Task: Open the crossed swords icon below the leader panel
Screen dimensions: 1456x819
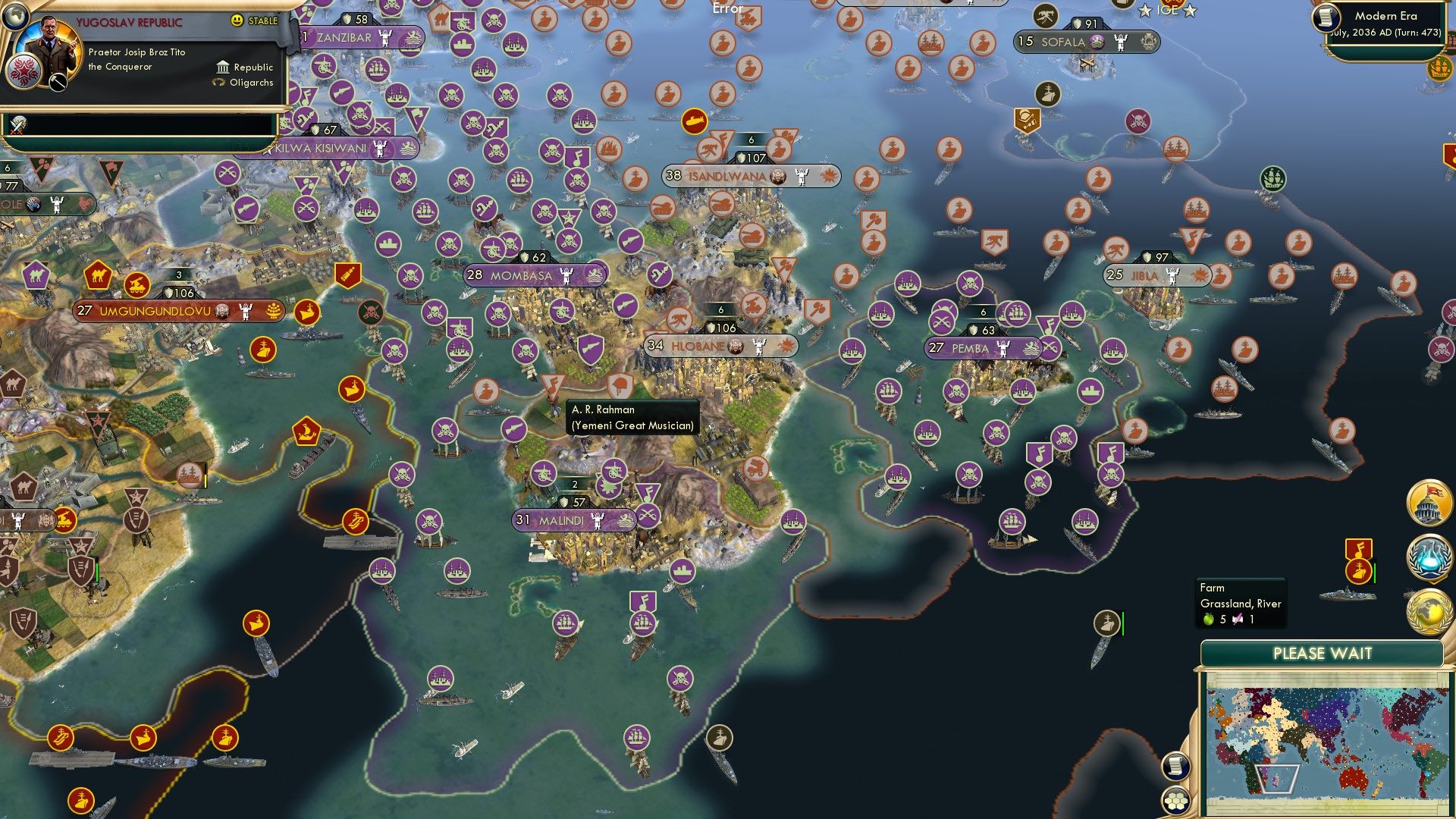Action: coord(18,125)
